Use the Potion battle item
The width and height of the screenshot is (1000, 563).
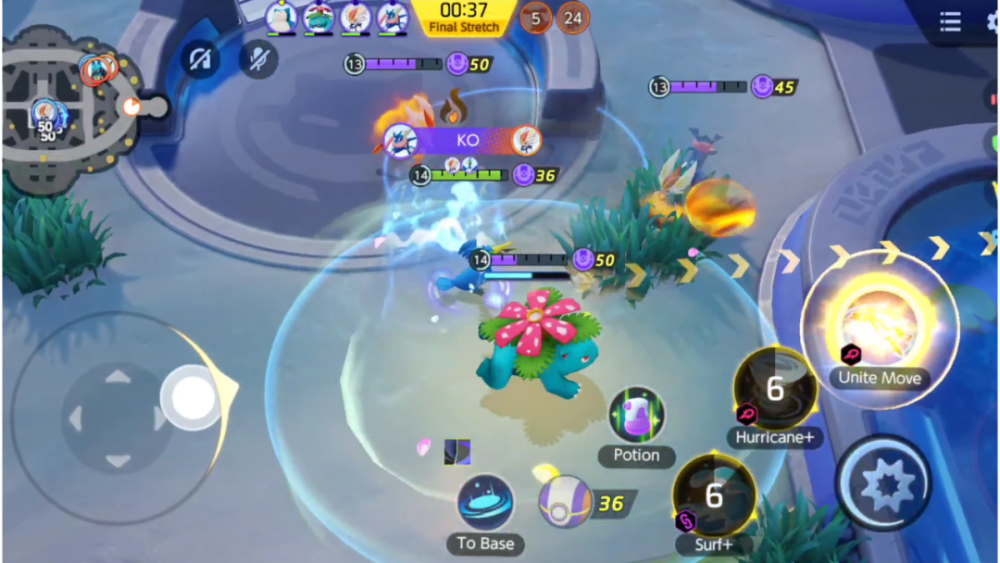click(x=637, y=416)
